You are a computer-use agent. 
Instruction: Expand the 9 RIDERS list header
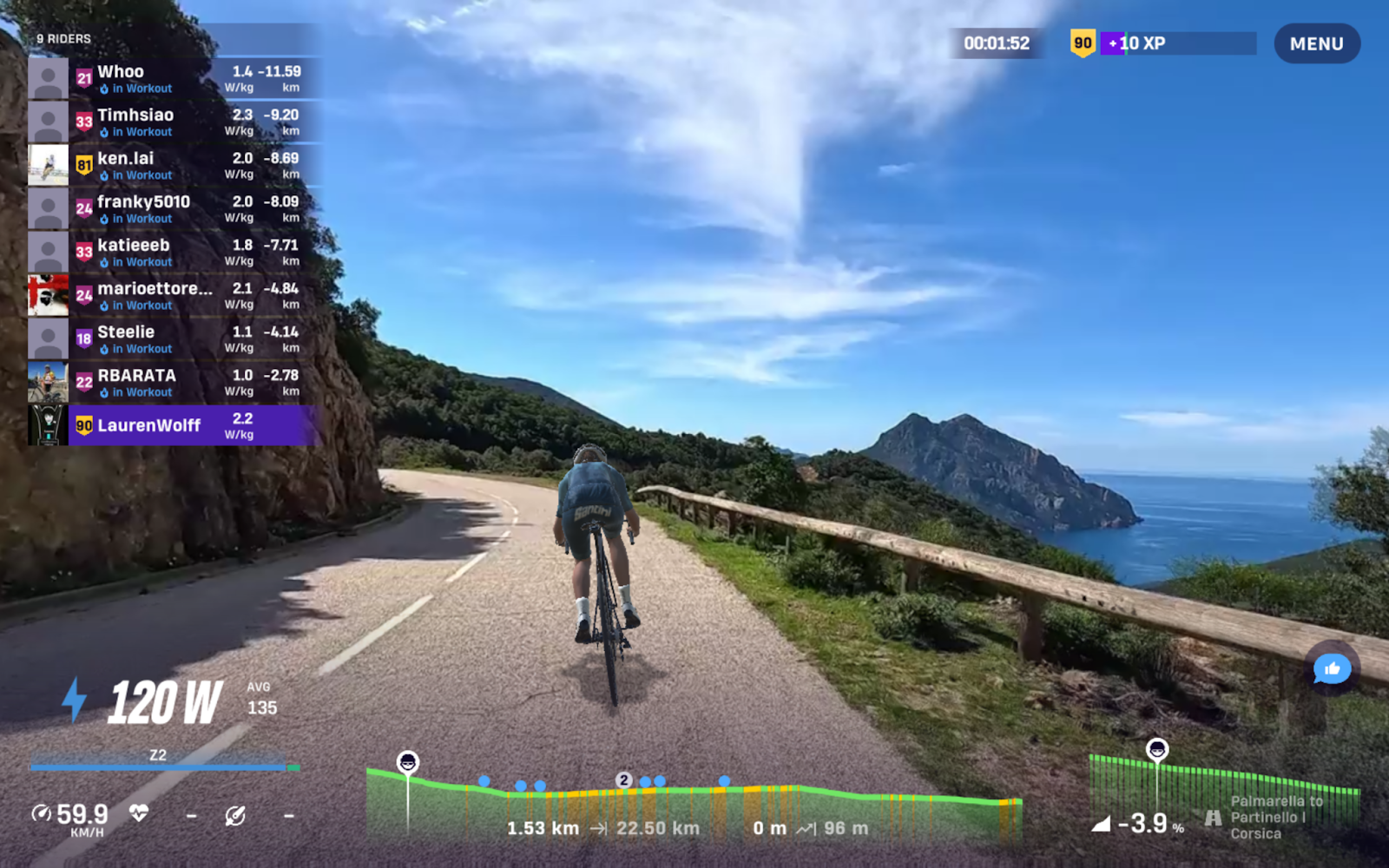click(x=63, y=38)
